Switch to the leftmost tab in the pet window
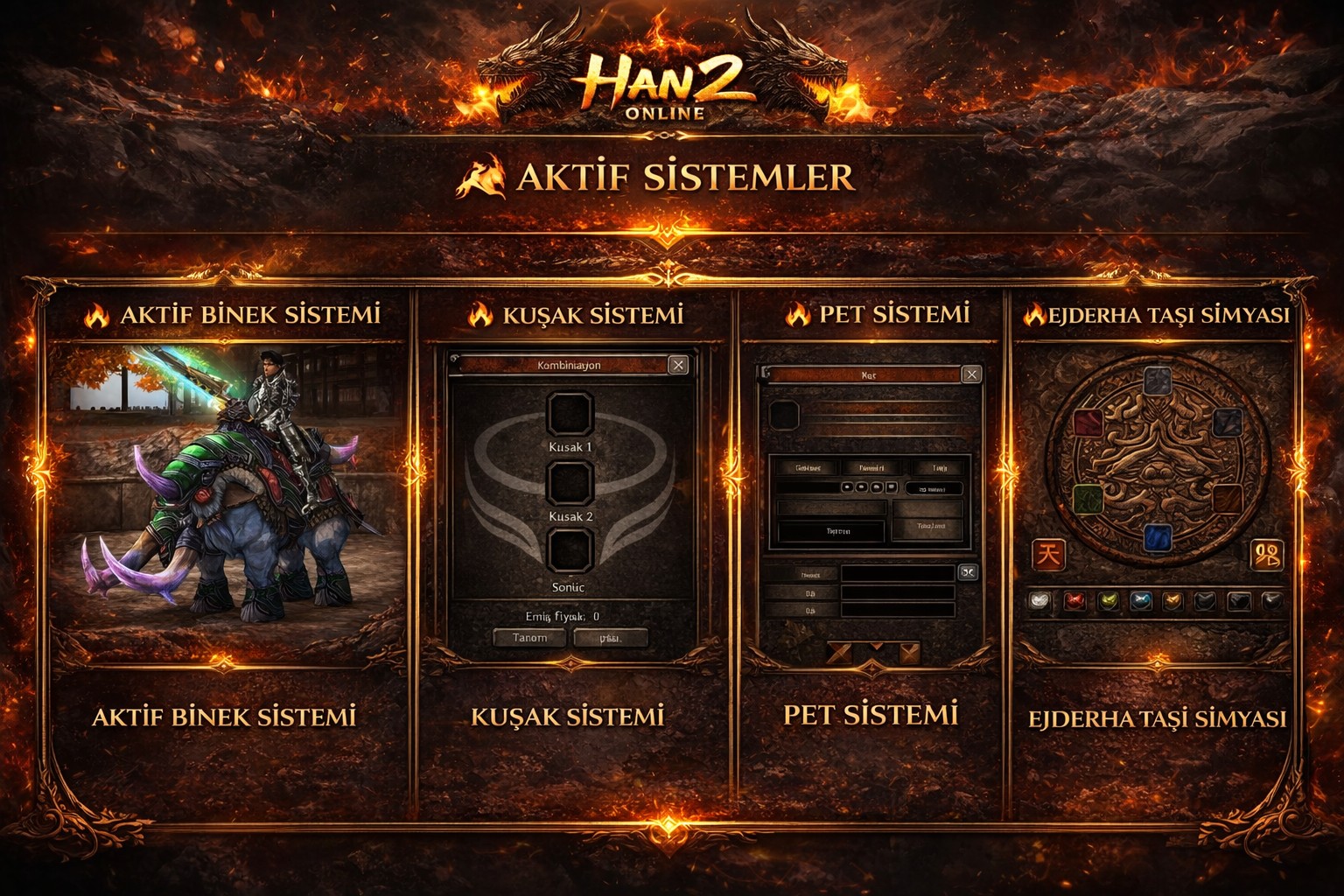1344x896 pixels. [x=809, y=468]
